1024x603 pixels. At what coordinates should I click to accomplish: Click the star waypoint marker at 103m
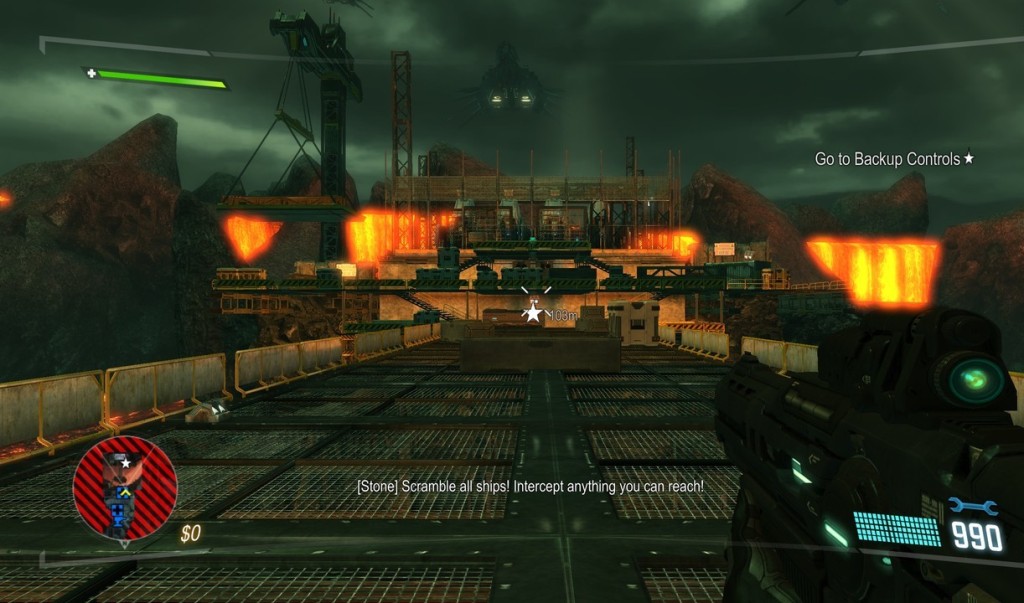533,313
